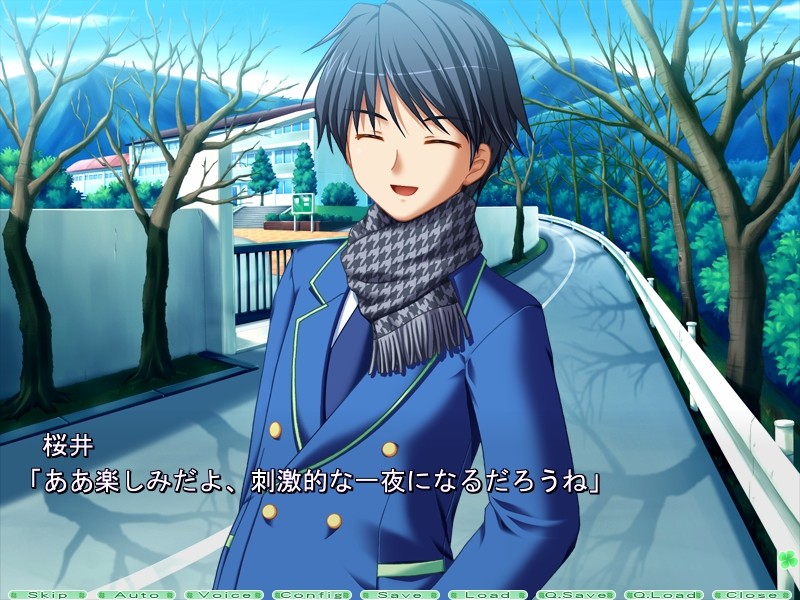Screen dimensions: 800x600
Task: Open the Load screen
Action: 487,594
